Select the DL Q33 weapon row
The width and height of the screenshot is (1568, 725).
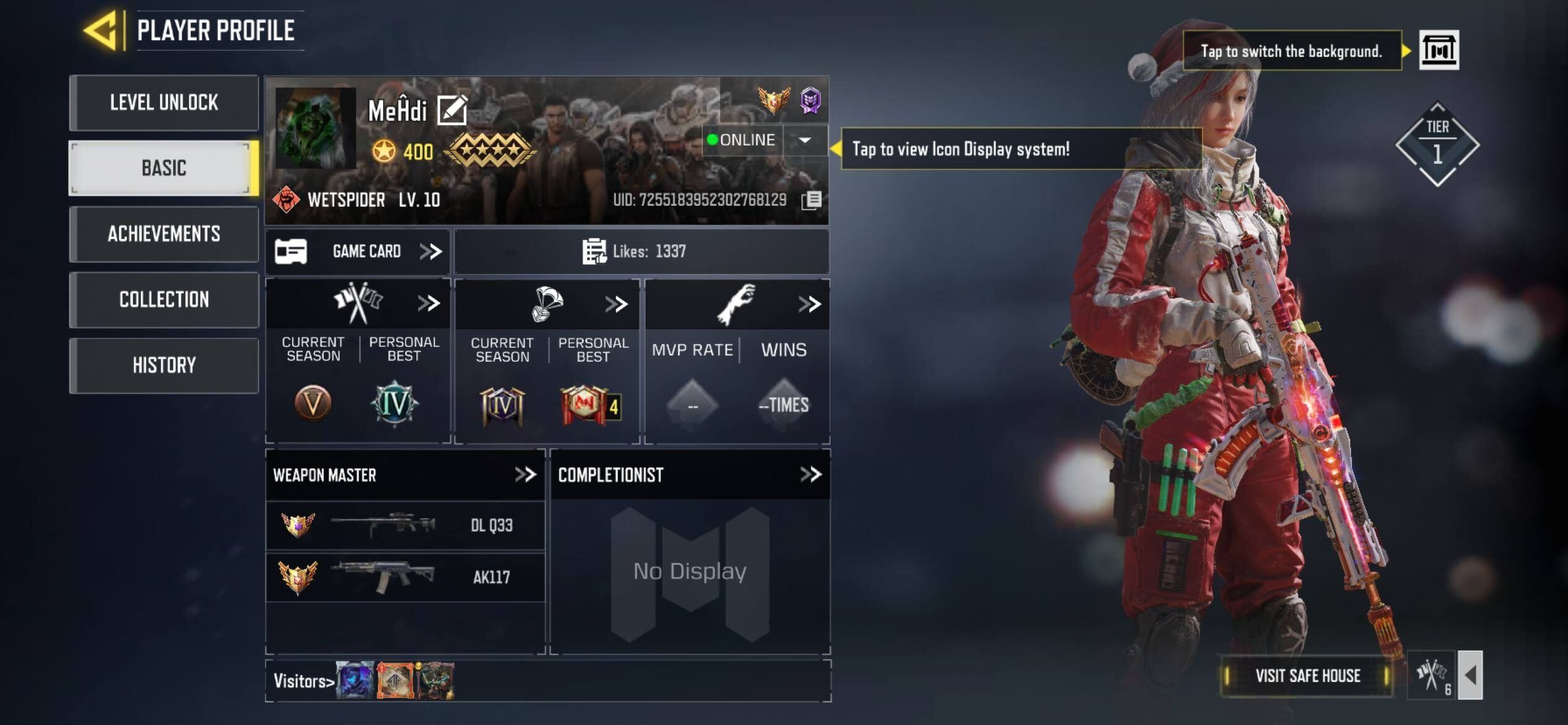(x=405, y=525)
